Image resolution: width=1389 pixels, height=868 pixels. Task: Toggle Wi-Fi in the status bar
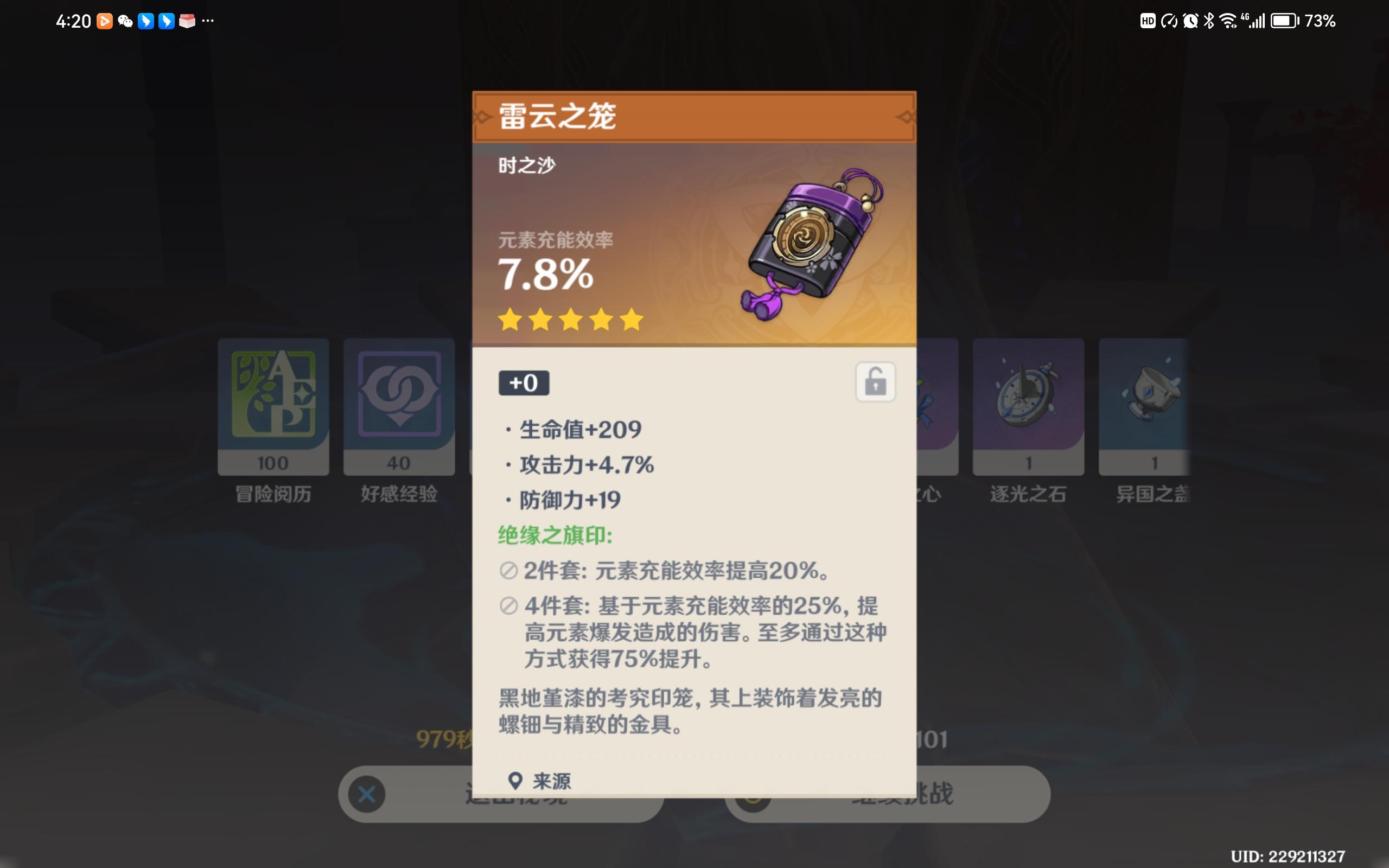coord(1227,21)
